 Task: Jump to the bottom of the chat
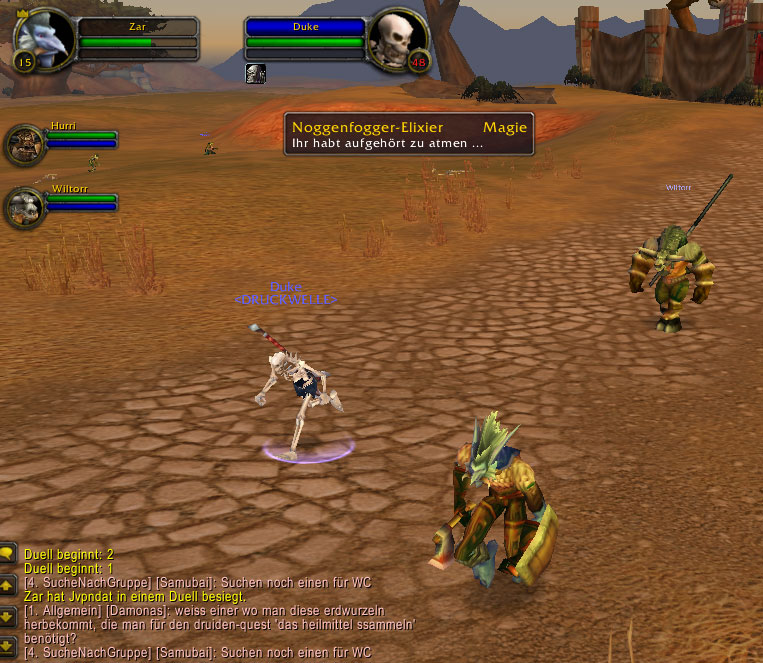[8, 643]
